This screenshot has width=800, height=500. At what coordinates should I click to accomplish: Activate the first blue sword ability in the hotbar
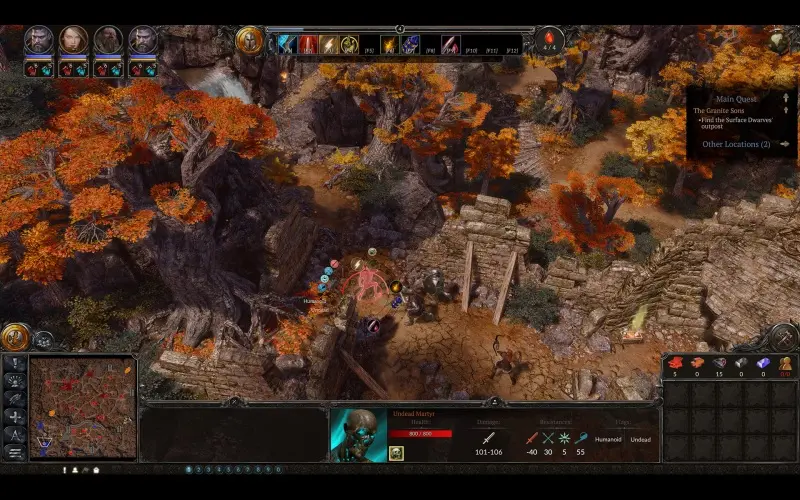286,44
